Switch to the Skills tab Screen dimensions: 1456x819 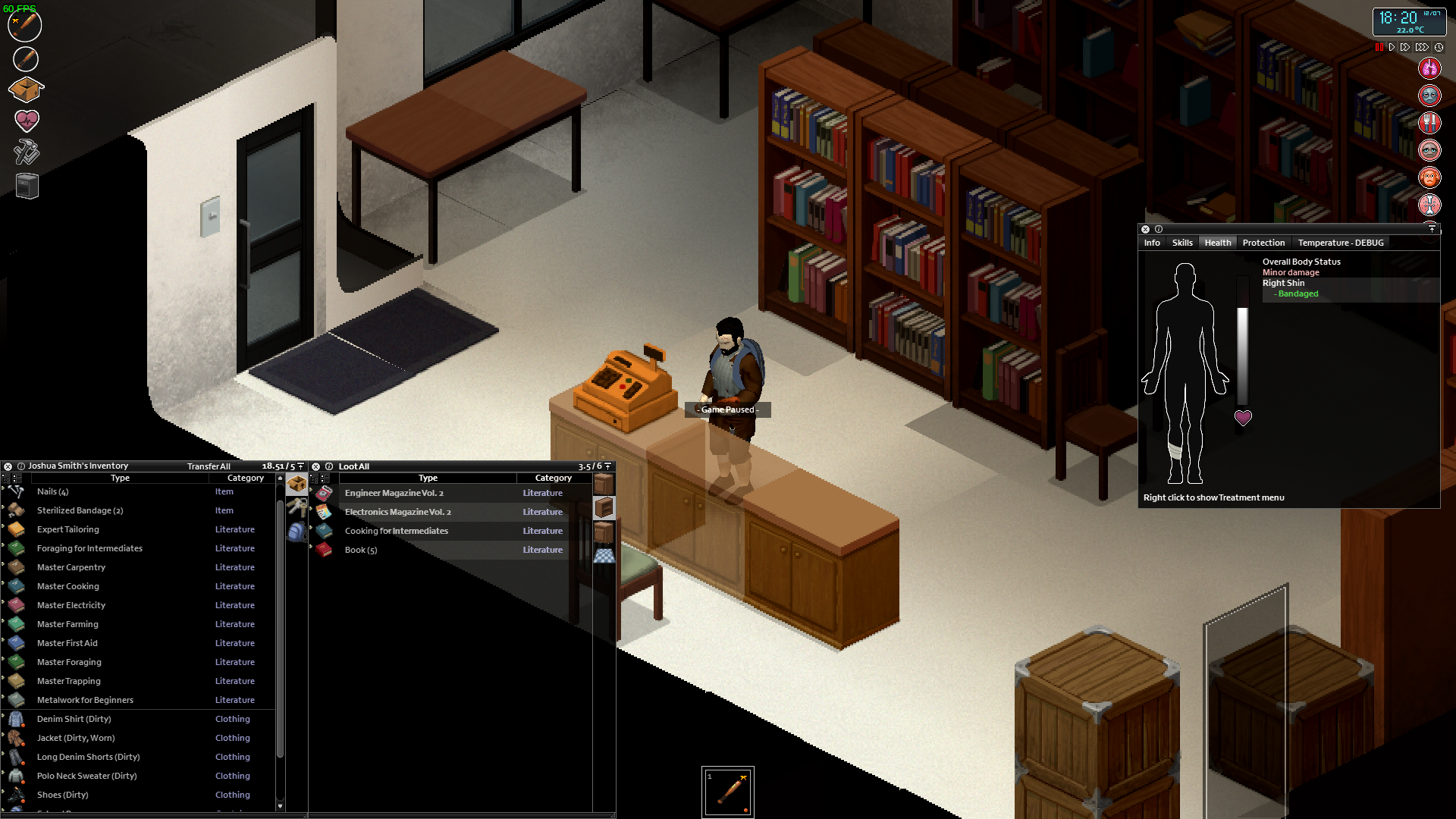pyautogui.click(x=1182, y=243)
